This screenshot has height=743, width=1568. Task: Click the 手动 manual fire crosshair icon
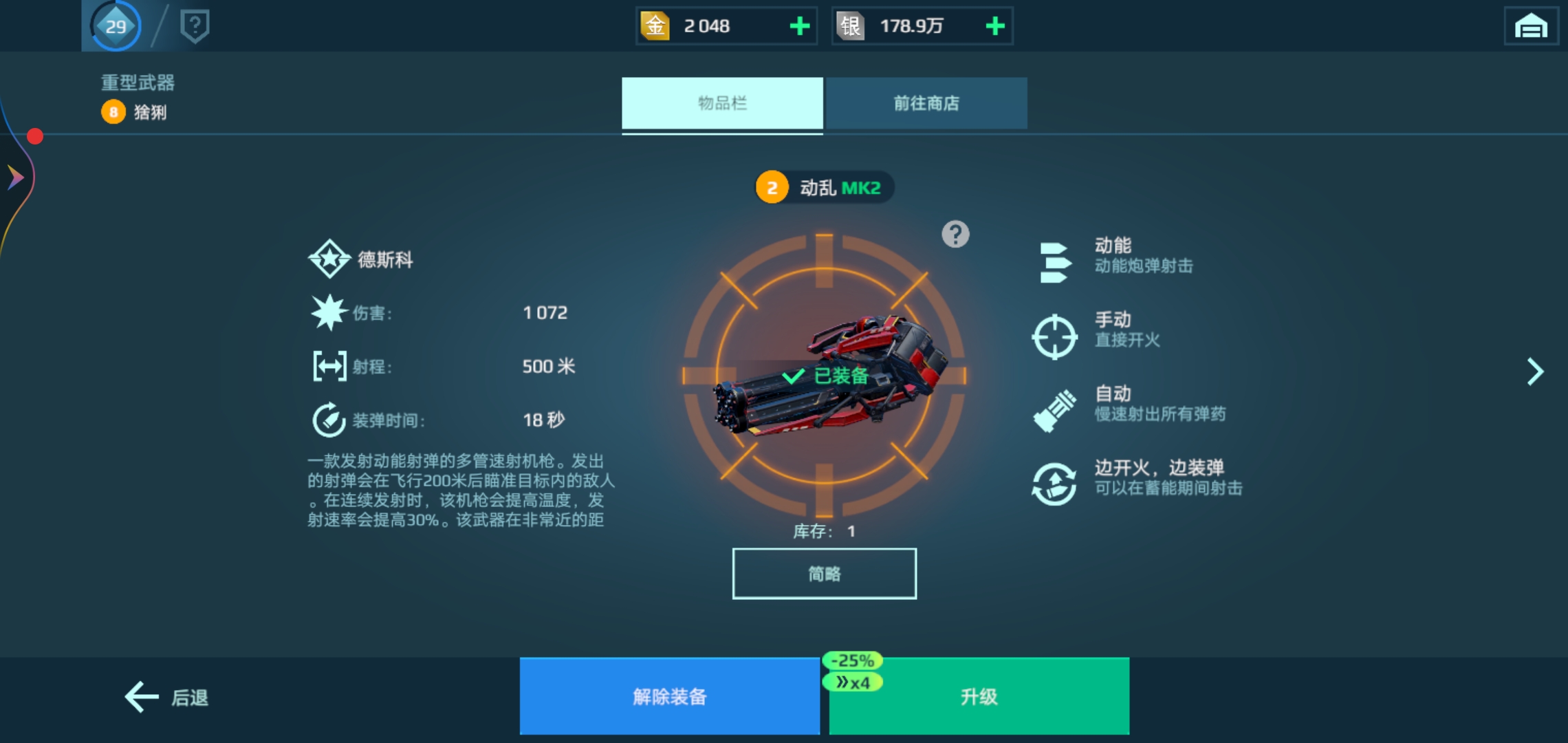click(x=1057, y=335)
